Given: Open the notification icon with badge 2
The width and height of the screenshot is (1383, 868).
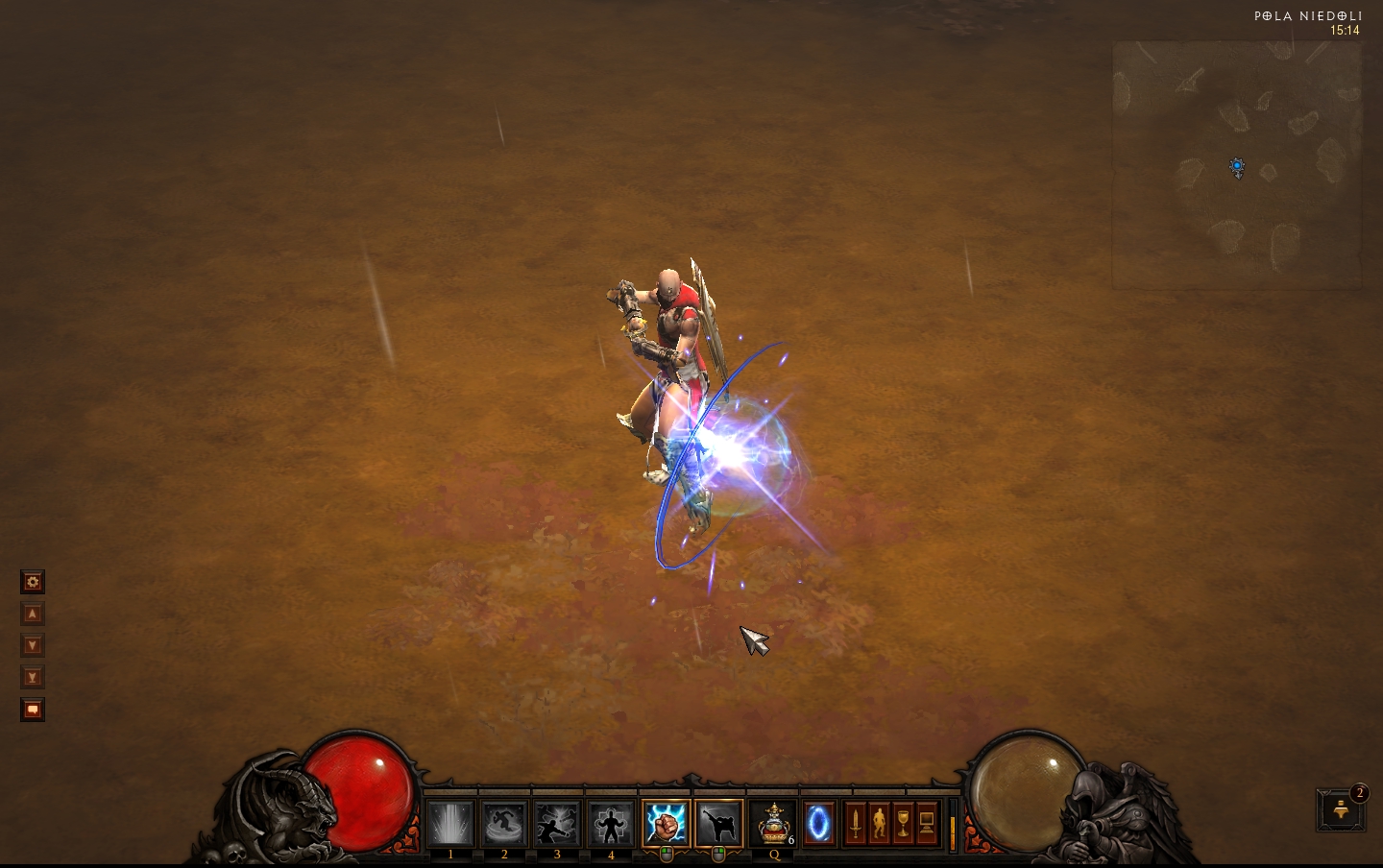Looking at the screenshot, I should [1341, 810].
